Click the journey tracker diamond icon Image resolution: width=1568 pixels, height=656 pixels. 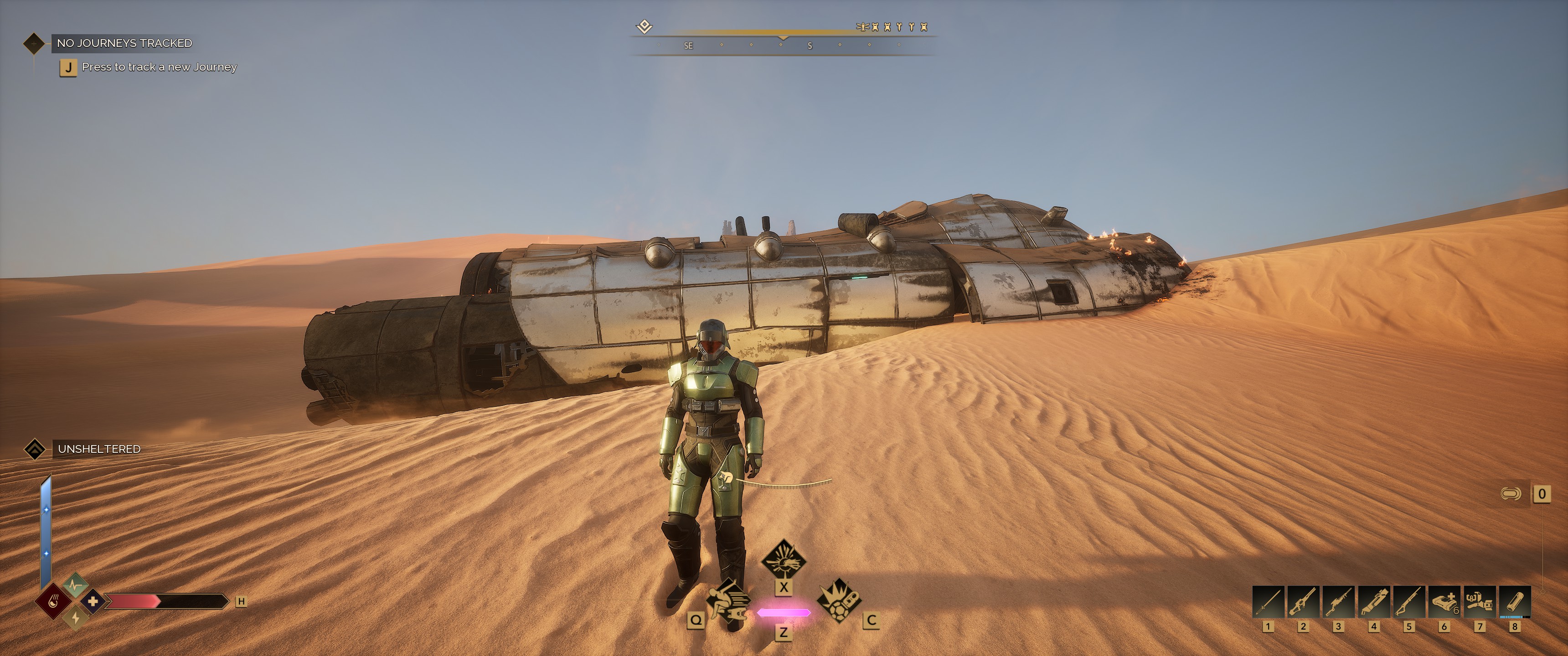click(x=33, y=43)
